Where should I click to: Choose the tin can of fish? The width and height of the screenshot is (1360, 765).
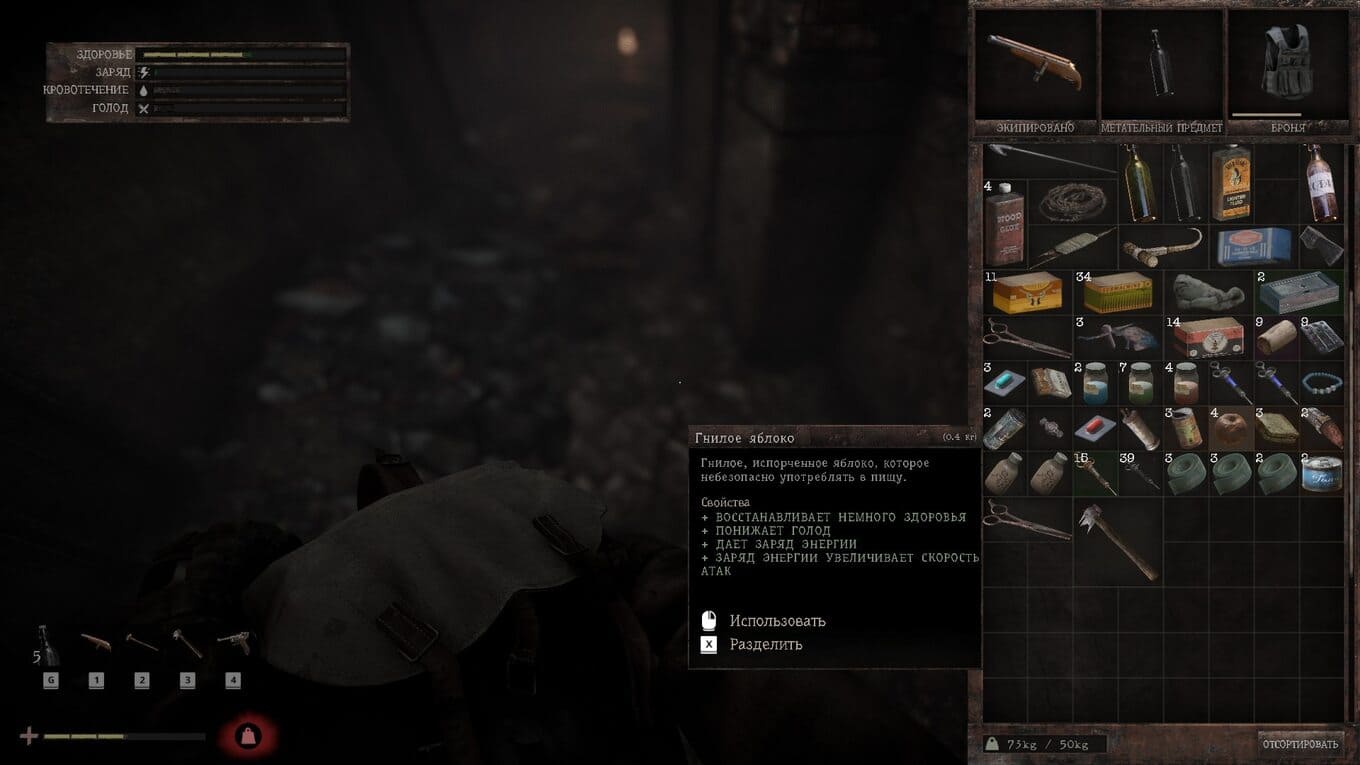[x=1322, y=474]
